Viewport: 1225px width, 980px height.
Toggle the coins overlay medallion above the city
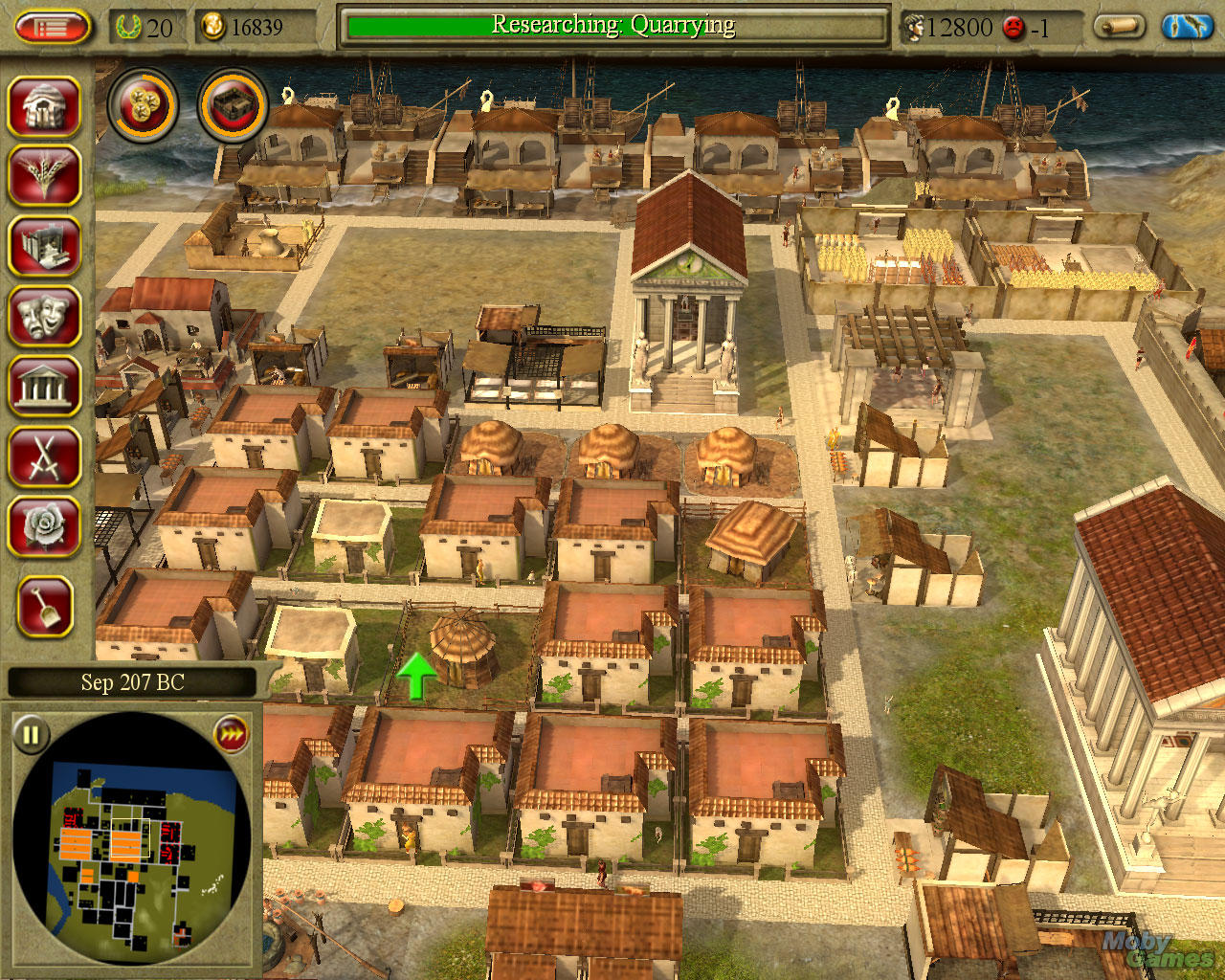click(144, 105)
